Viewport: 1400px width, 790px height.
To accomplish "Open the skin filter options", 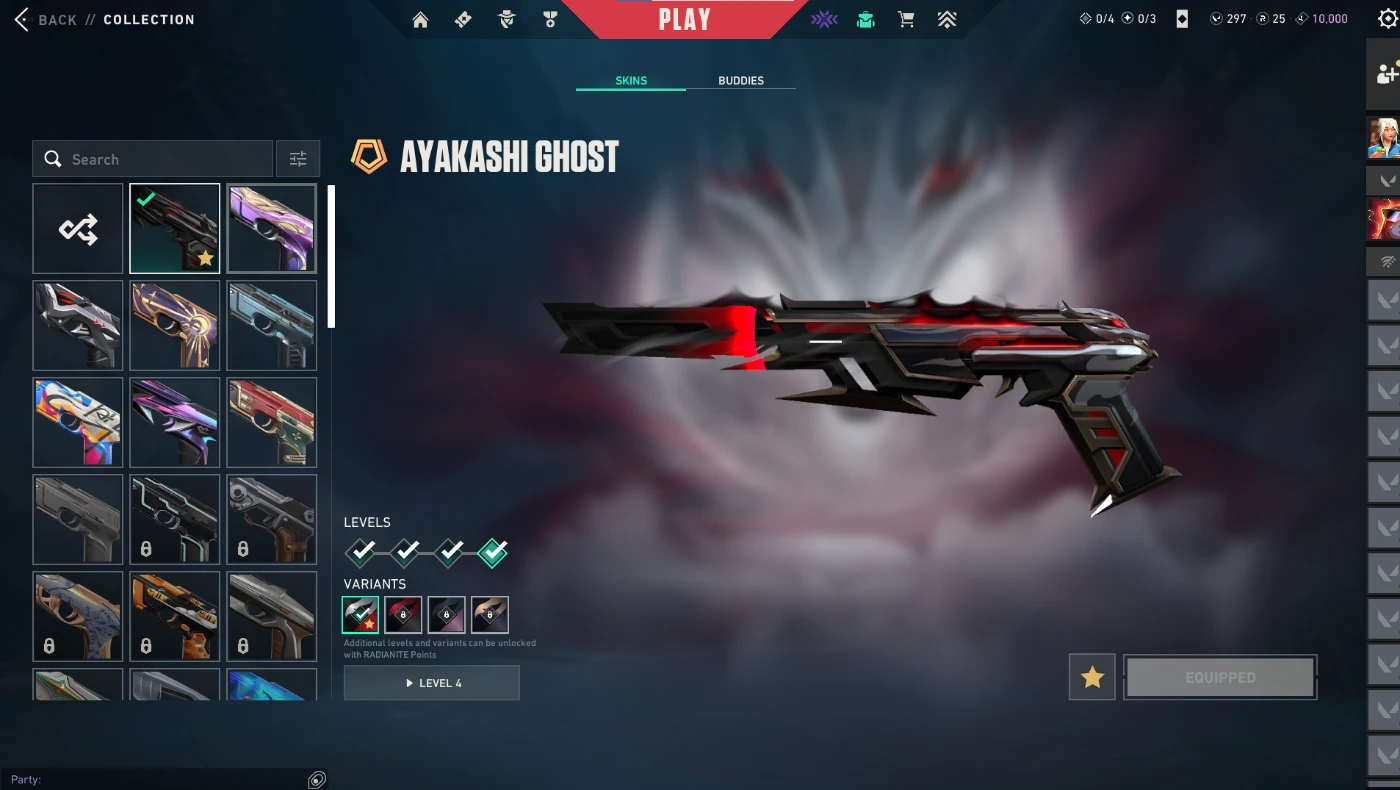I will pyautogui.click(x=298, y=159).
